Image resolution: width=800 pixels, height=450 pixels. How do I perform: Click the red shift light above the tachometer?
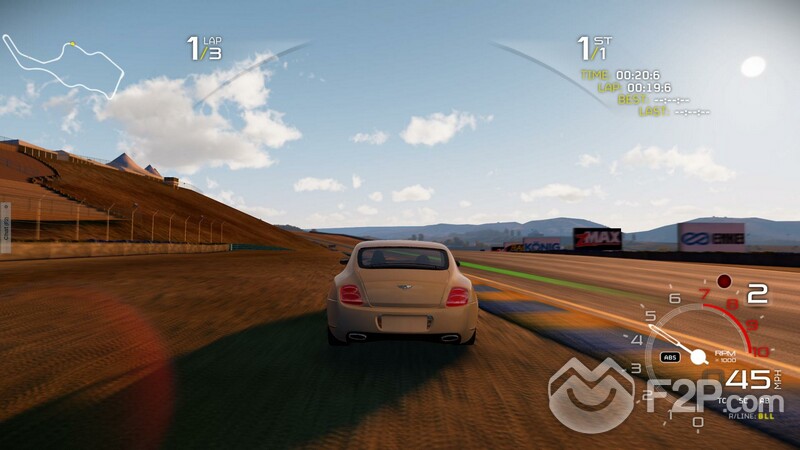tap(724, 281)
